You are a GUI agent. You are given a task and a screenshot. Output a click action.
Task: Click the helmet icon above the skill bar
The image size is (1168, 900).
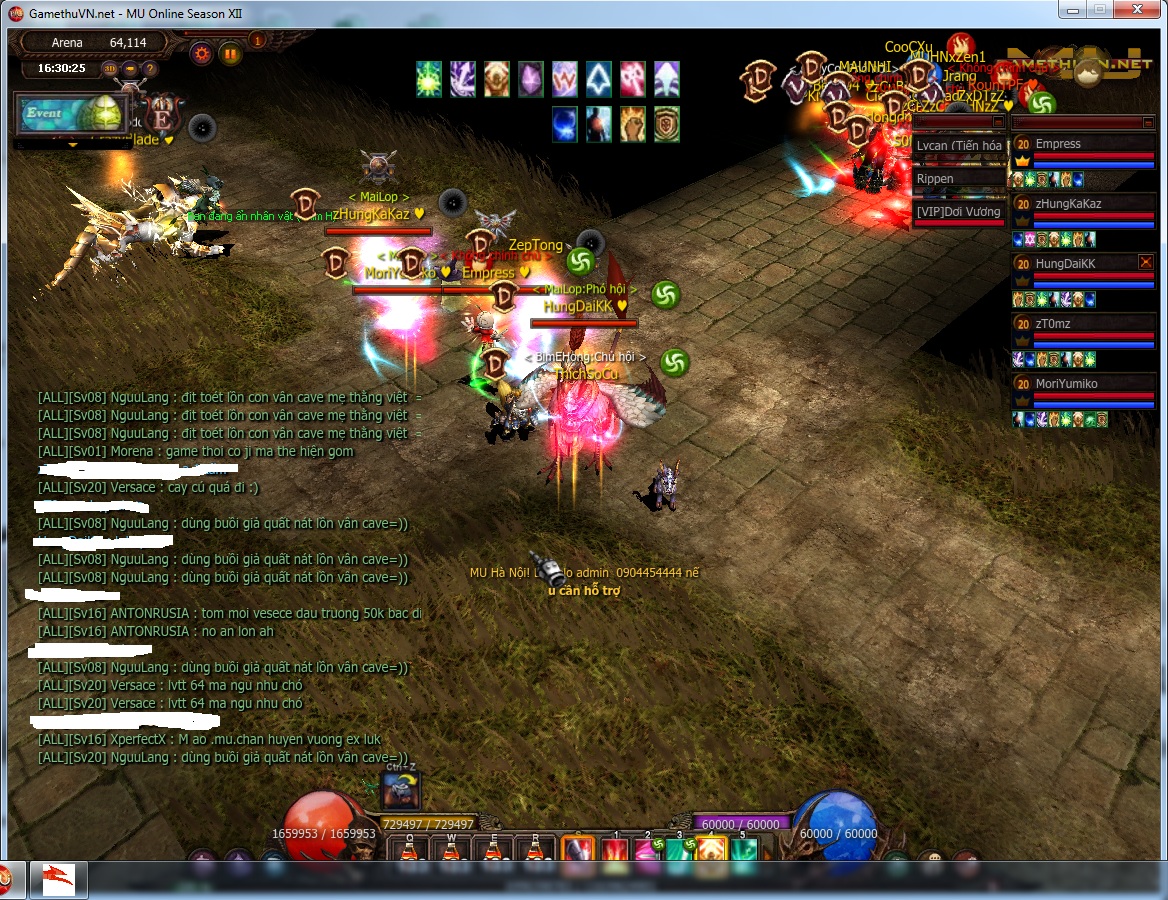400,791
